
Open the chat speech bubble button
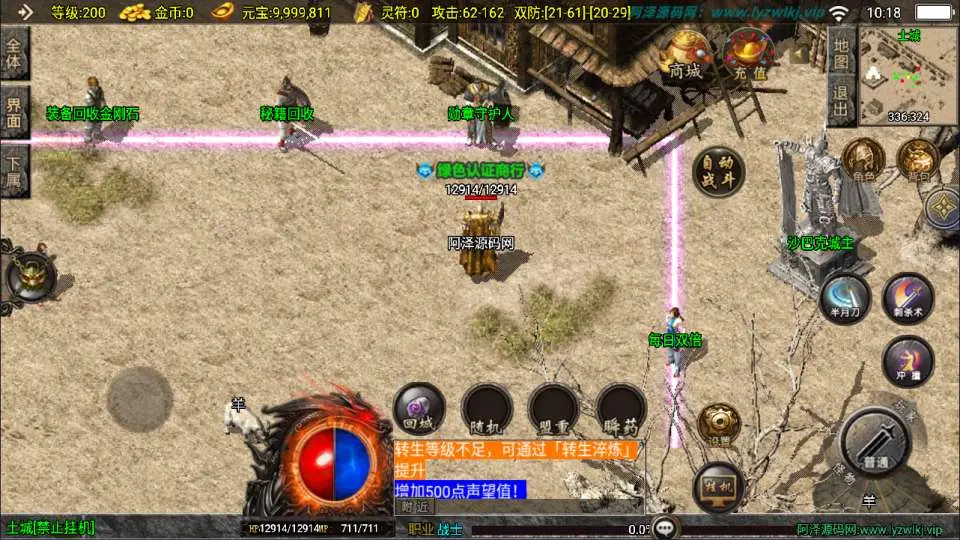[666, 528]
